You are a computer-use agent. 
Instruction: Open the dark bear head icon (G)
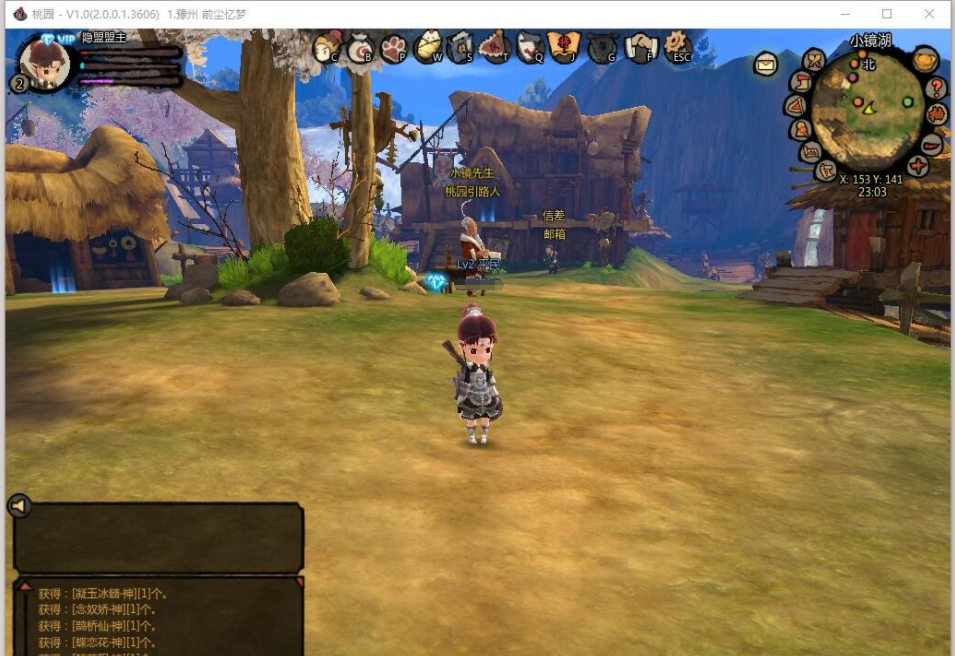pos(601,47)
